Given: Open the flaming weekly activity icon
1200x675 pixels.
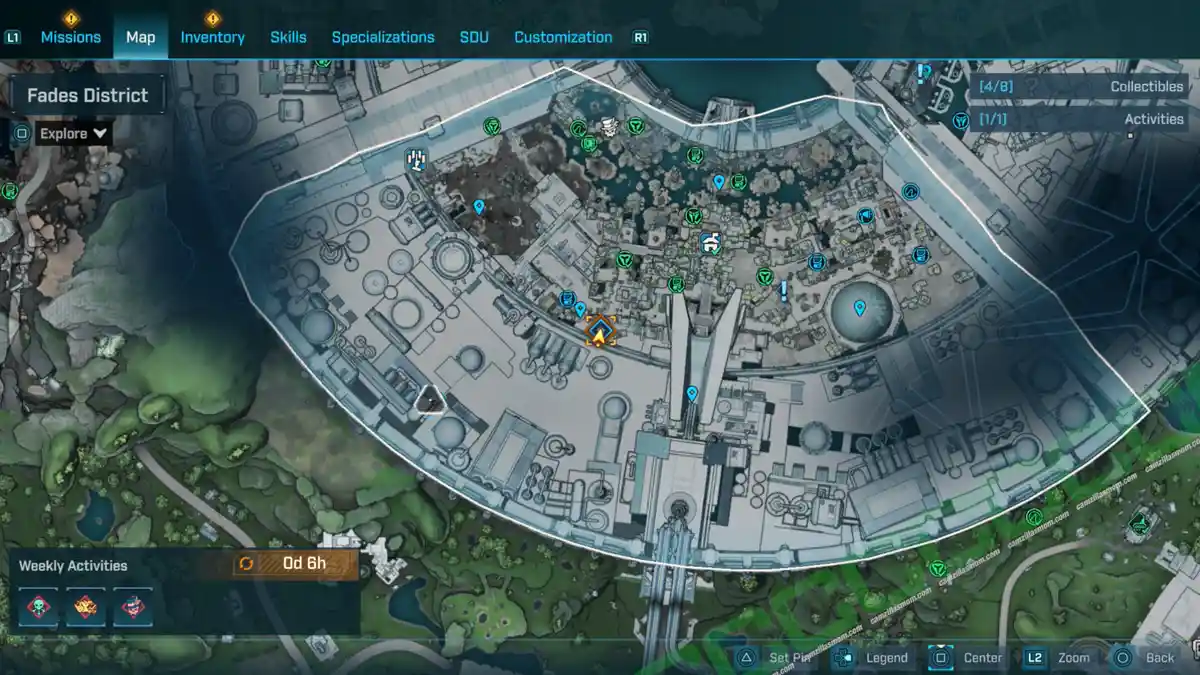Looking at the screenshot, I should coord(86,606).
